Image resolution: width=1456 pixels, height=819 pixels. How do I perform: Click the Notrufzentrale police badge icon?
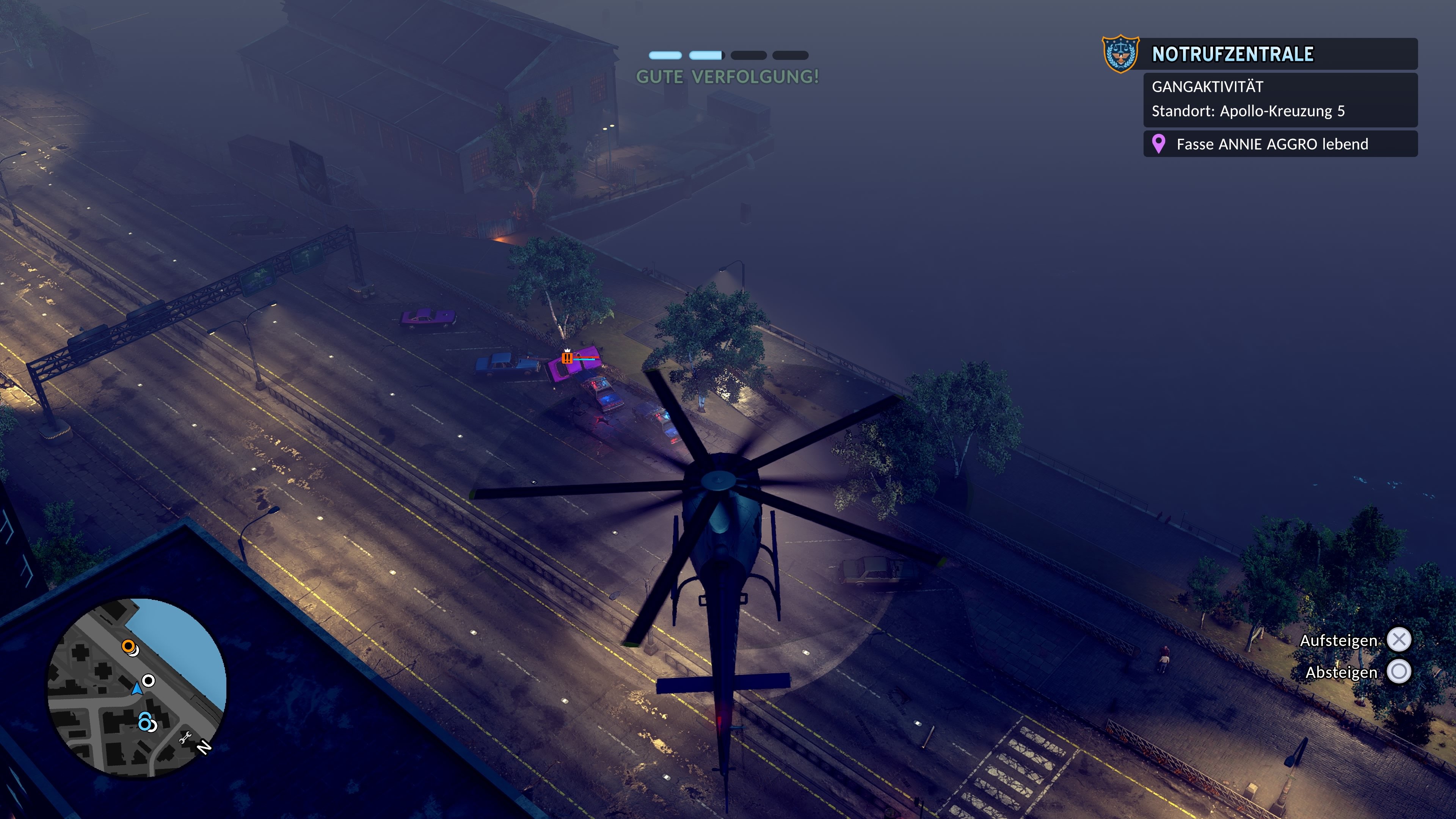(x=1120, y=54)
